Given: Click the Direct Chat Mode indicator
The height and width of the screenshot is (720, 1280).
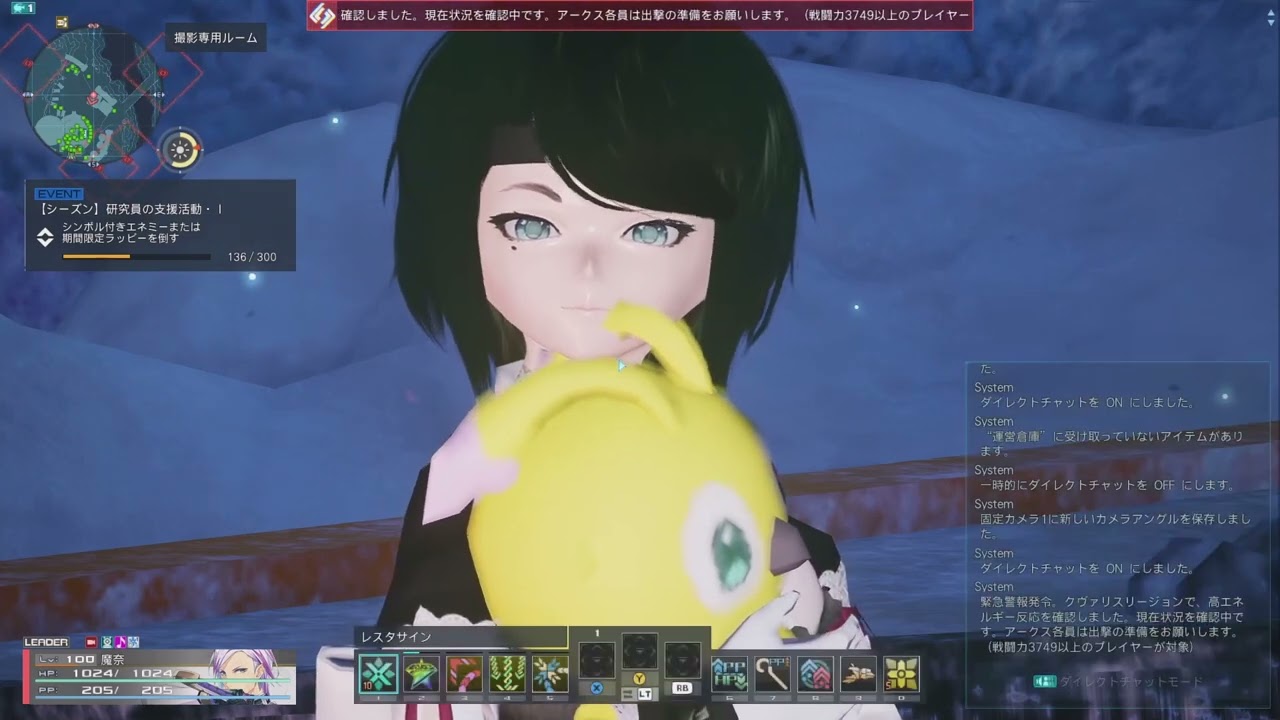Looking at the screenshot, I should [x=1118, y=682].
